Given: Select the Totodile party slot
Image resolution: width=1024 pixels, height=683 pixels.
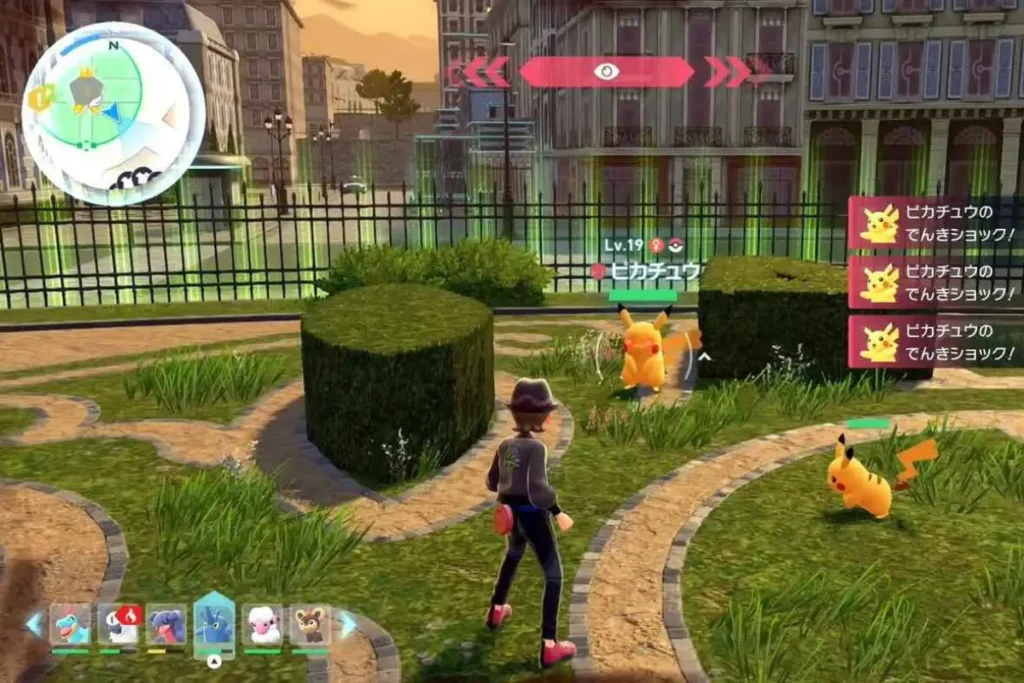Looking at the screenshot, I should [70, 624].
